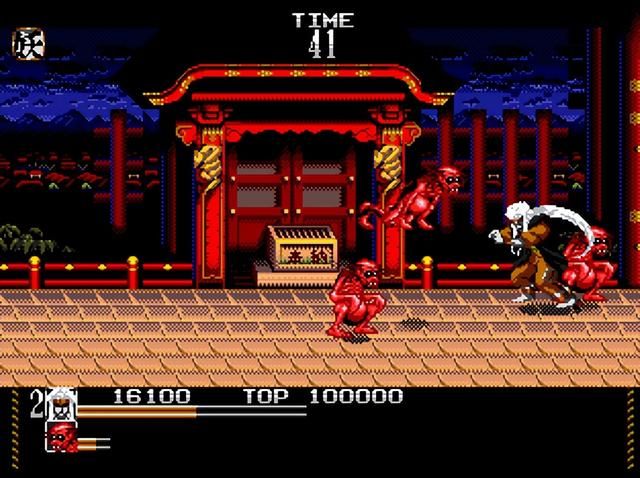Image resolution: width=640 pixels, height=478 pixels.
Task: Click the kanji emblem icon
Action: [27, 43]
